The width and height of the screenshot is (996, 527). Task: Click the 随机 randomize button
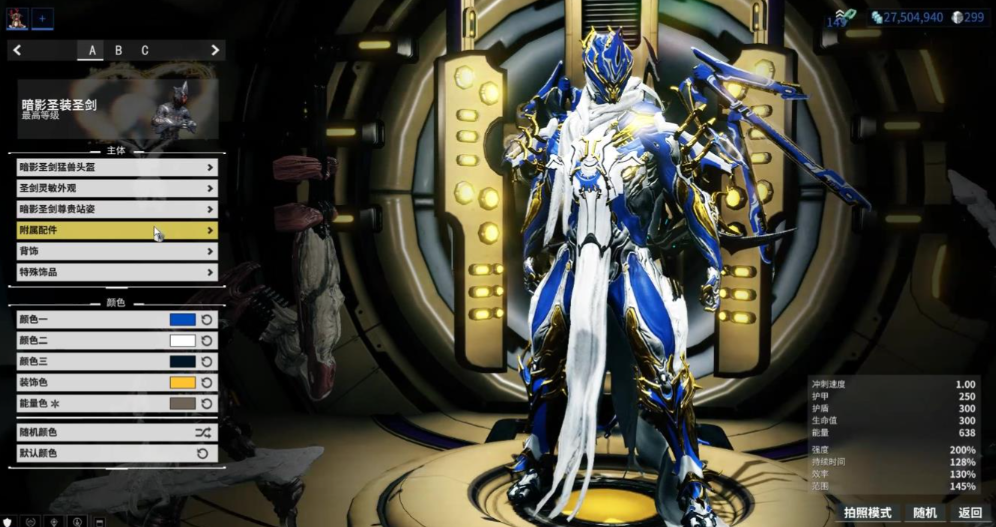point(925,513)
